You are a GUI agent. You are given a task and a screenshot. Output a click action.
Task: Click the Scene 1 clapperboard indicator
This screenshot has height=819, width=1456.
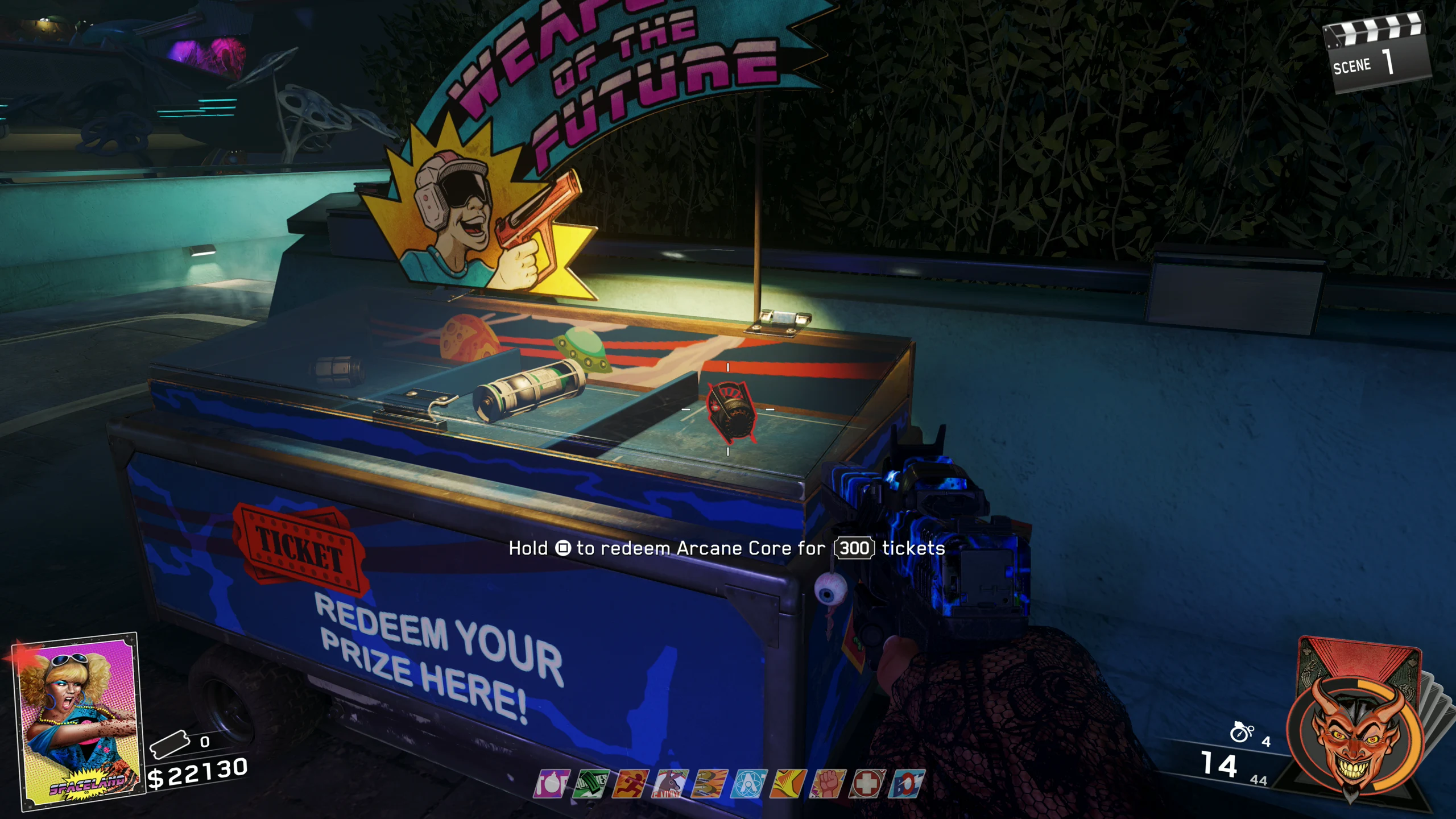[x=1376, y=55]
